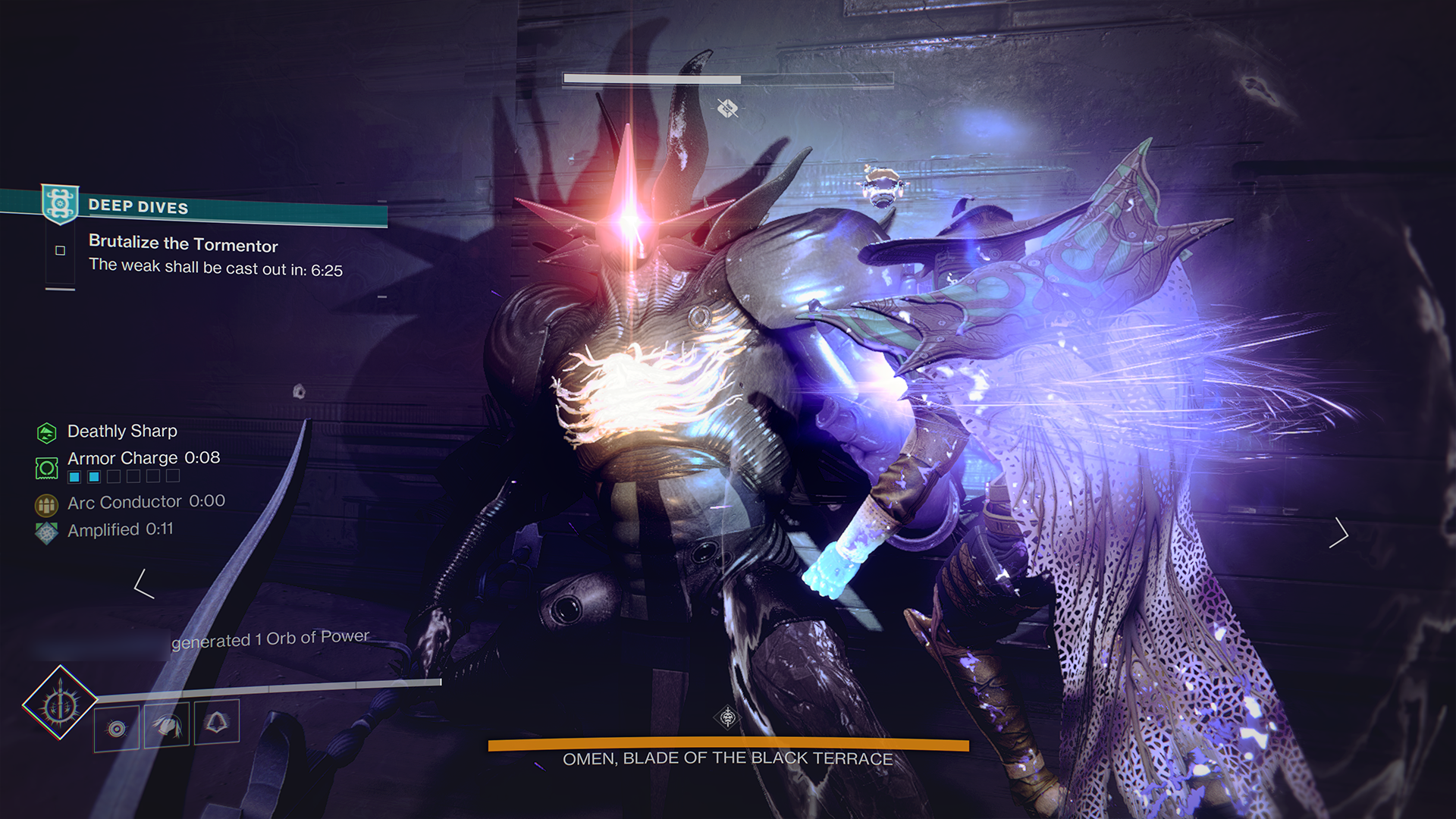This screenshot has height=819, width=1456.
Task: Click the grenade ability icon
Action: coord(115,730)
